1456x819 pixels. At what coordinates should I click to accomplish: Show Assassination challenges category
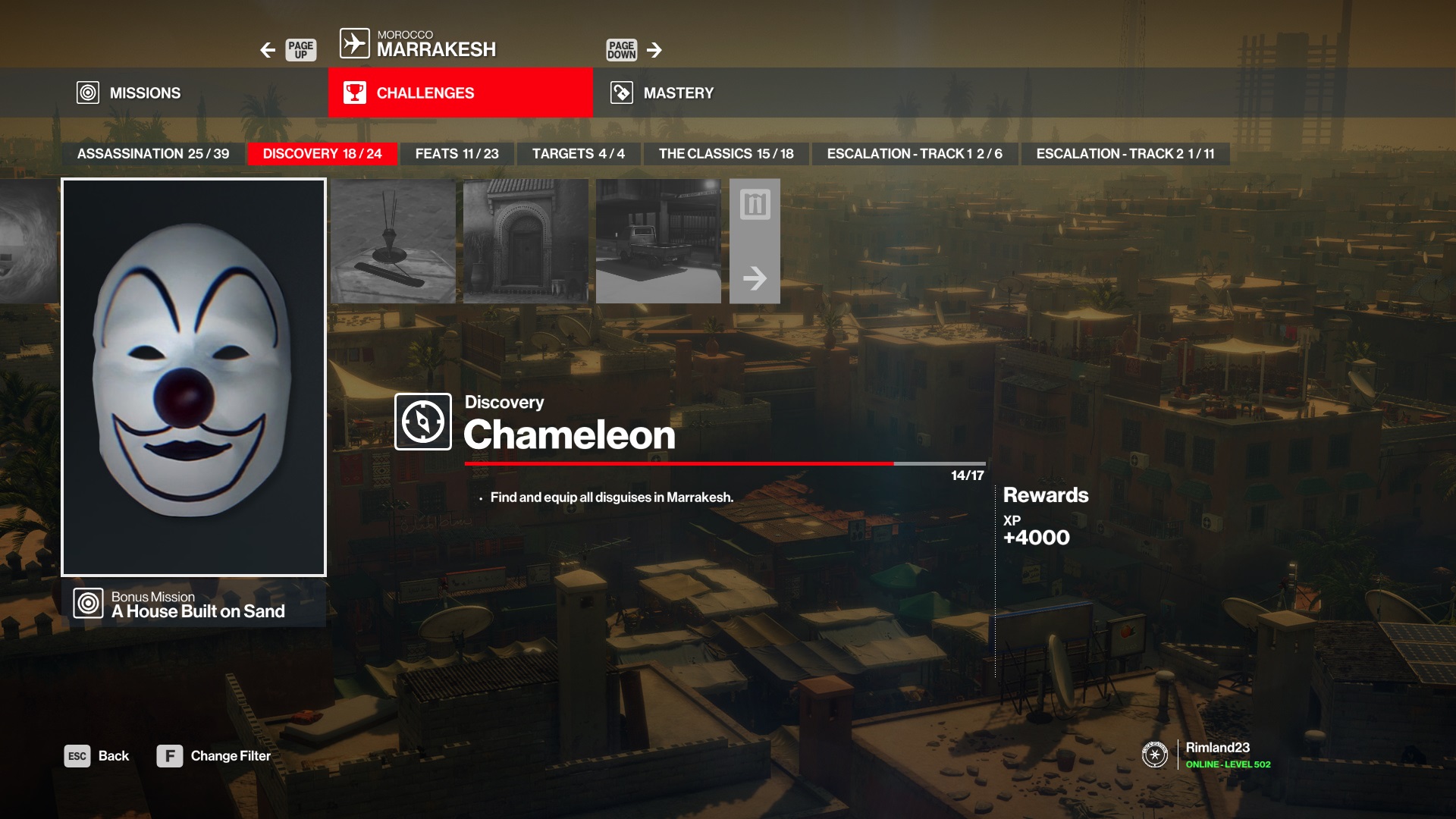(x=153, y=154)
